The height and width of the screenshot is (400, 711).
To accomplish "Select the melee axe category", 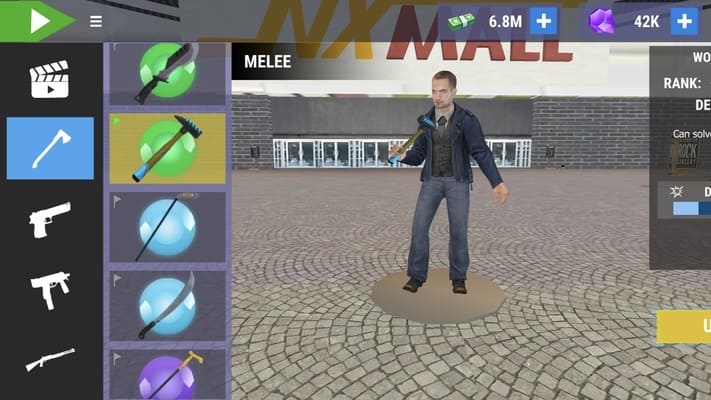I will tap(50, 148).
